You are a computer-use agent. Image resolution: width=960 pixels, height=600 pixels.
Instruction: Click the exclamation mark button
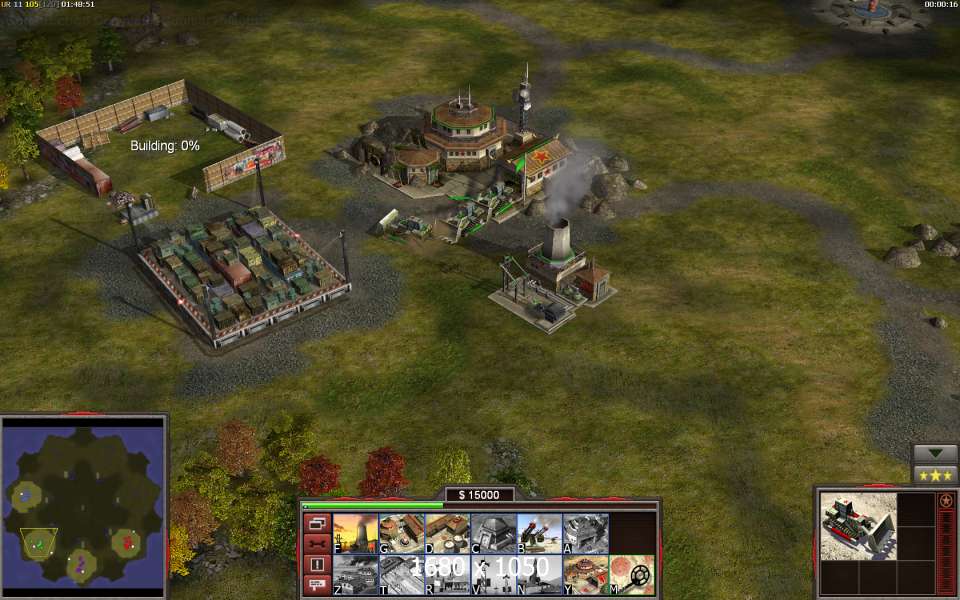click(x=317, y=565)
